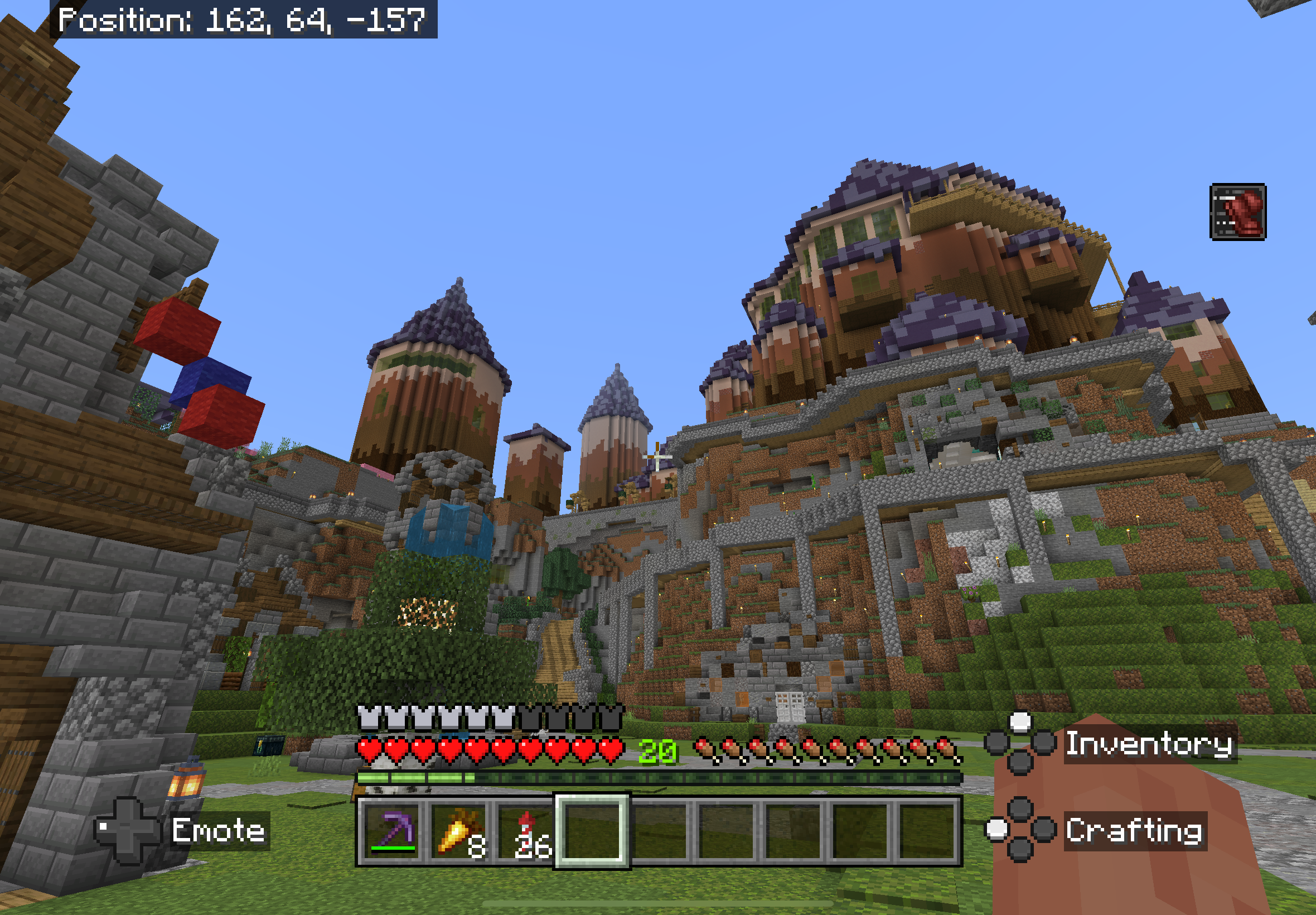Screen dimensions: 1316x915
Task: Click the red status effect icon
Action: click(x=1237, y=211)
